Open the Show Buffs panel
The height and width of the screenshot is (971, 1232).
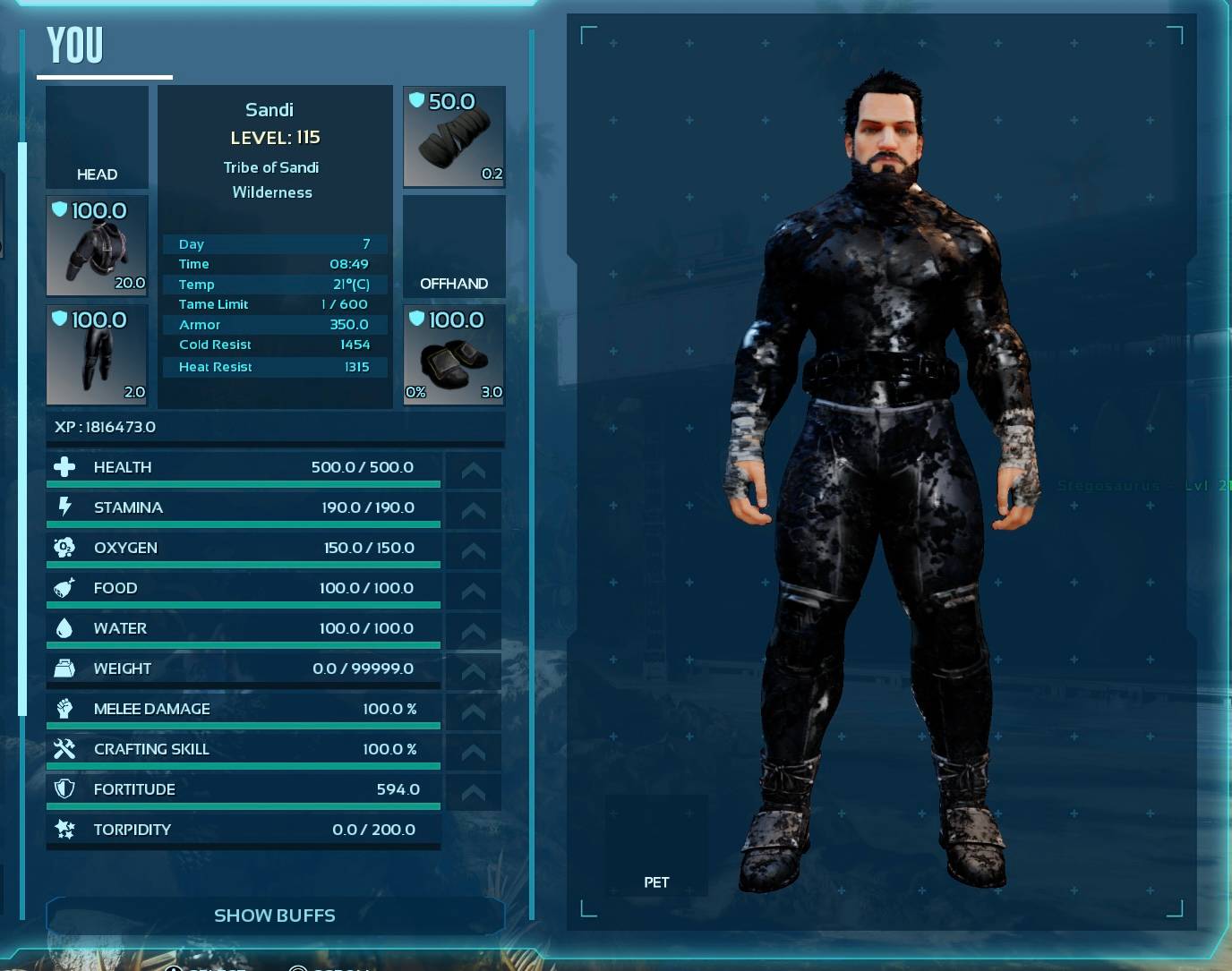point(275,916)
